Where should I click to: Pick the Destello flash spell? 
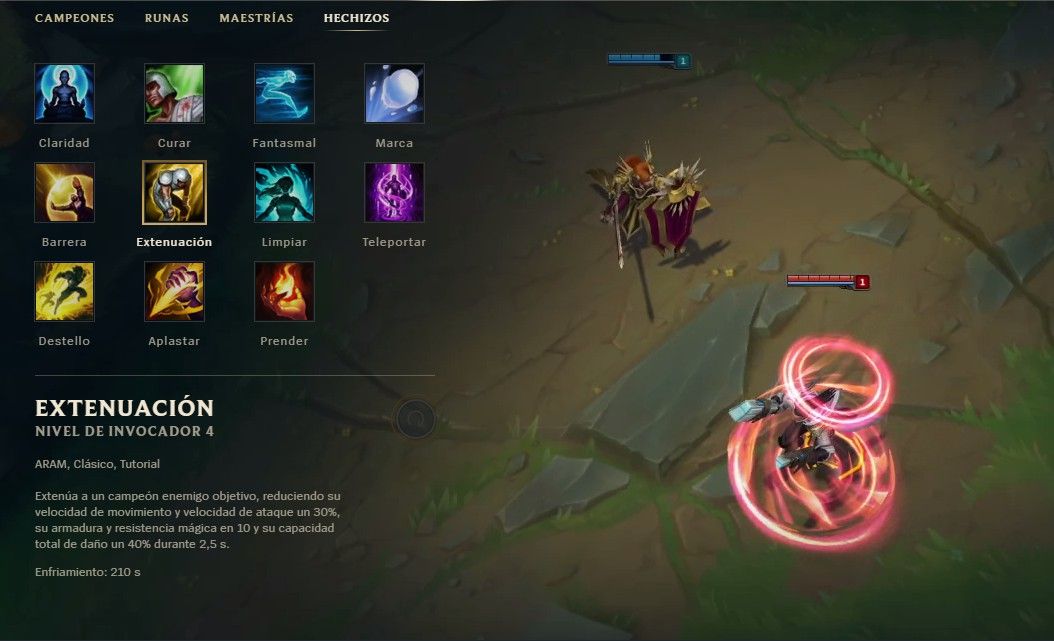[64, 292]
